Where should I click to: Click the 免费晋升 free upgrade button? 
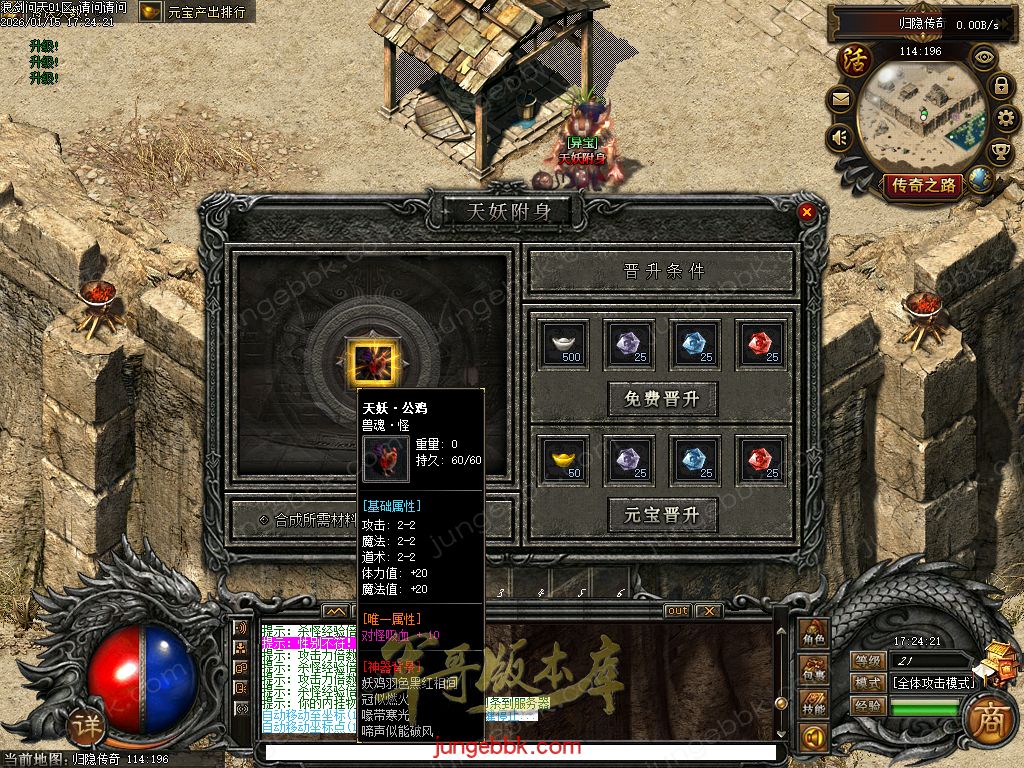(663, 399)
